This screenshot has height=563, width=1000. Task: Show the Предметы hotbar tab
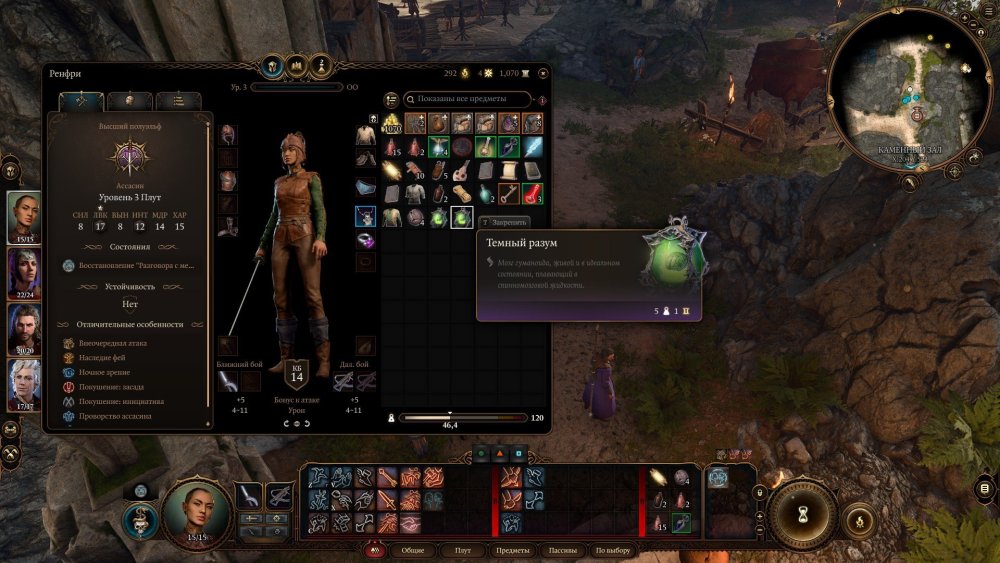513,550
